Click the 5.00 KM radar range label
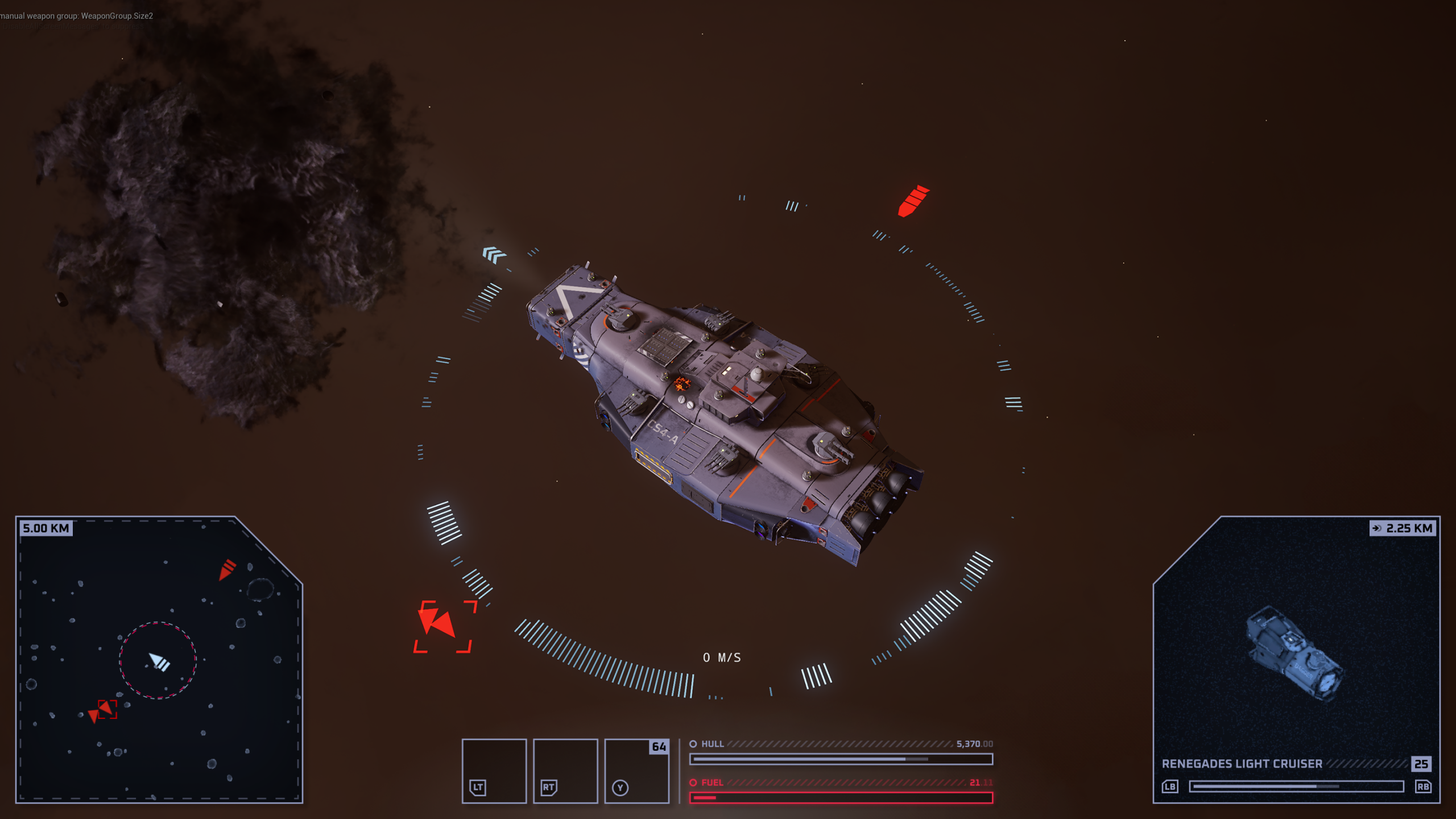The height and width of the screenshot is (819, 1456). tap(46, 528)
